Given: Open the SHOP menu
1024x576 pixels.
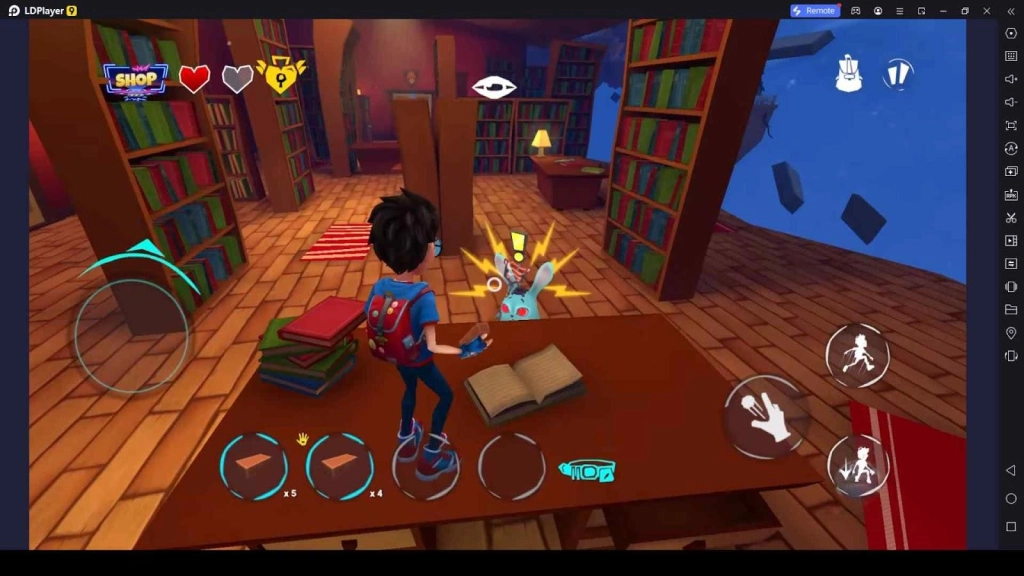Looking at the screenshot, I should (x=136, y=80).
